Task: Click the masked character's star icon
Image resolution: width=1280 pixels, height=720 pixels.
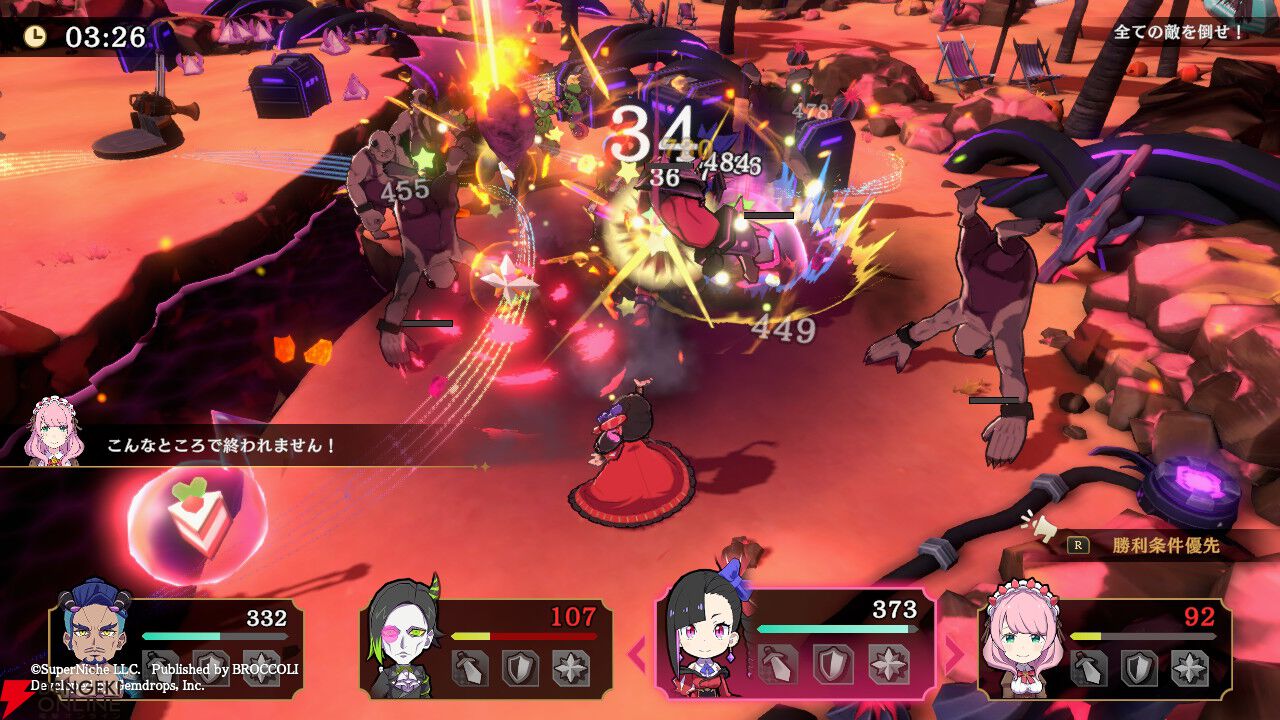Action: tap(571, 667)
